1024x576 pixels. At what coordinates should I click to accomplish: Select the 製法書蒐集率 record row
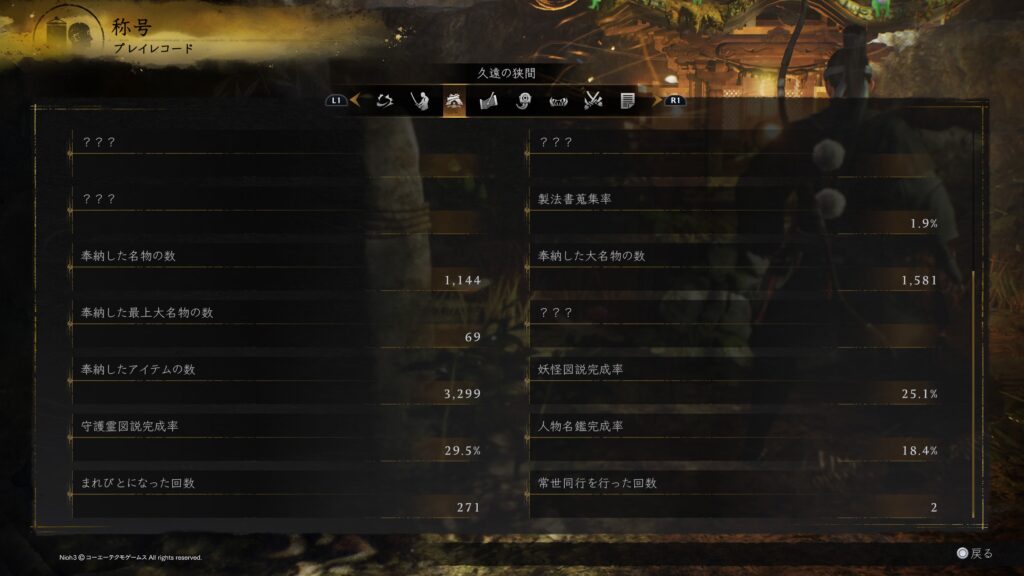[x=737, y=211]
